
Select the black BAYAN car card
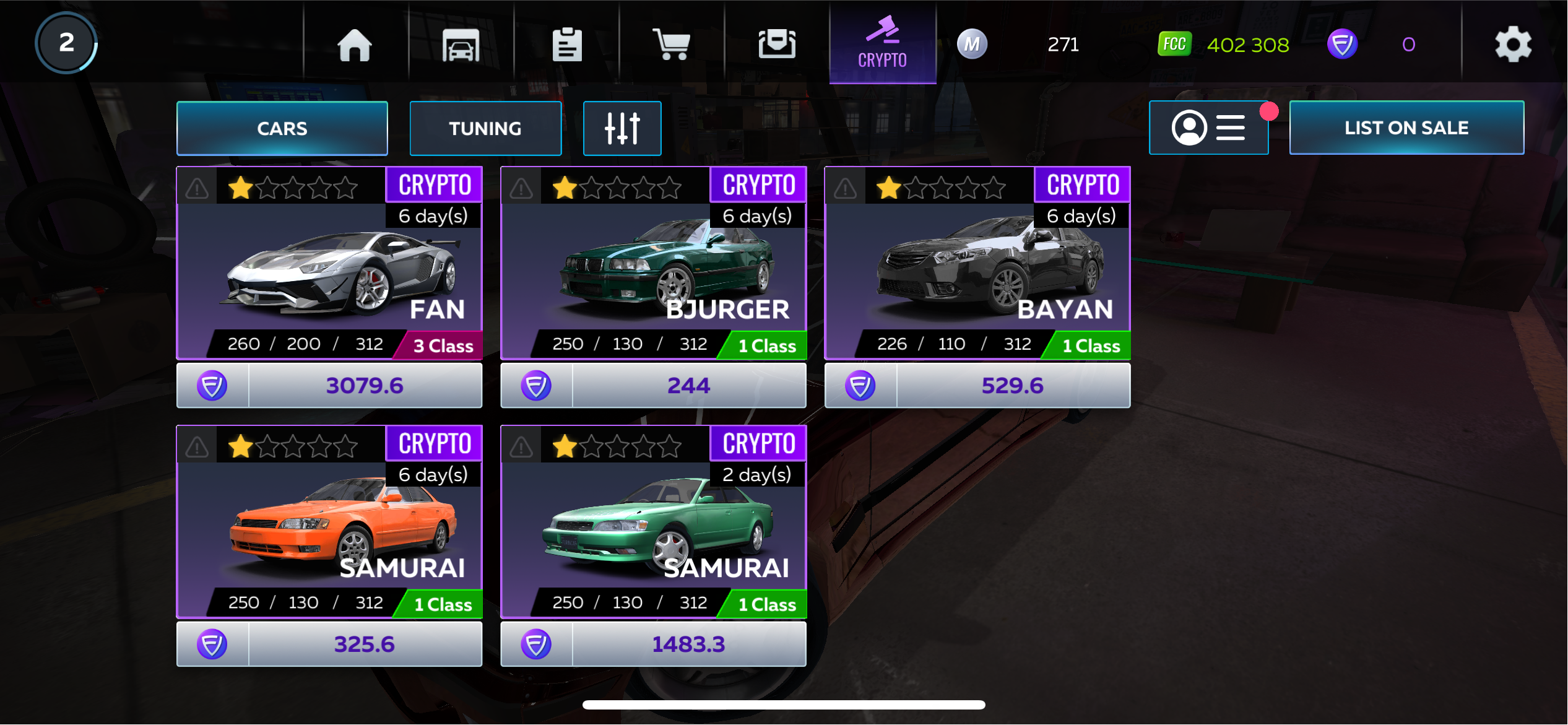pyautogui.click(x=977, y=272)
